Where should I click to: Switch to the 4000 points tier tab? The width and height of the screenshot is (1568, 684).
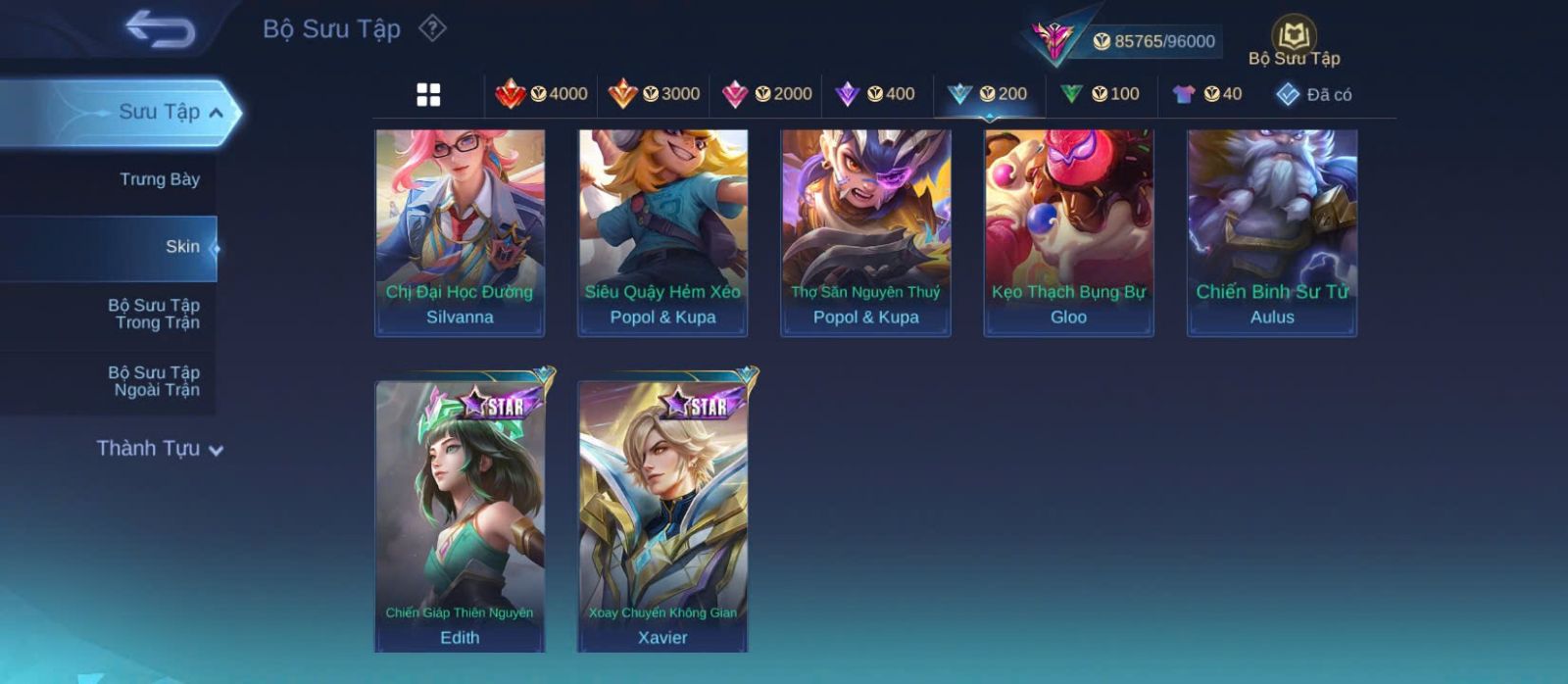tap(541, 94)
